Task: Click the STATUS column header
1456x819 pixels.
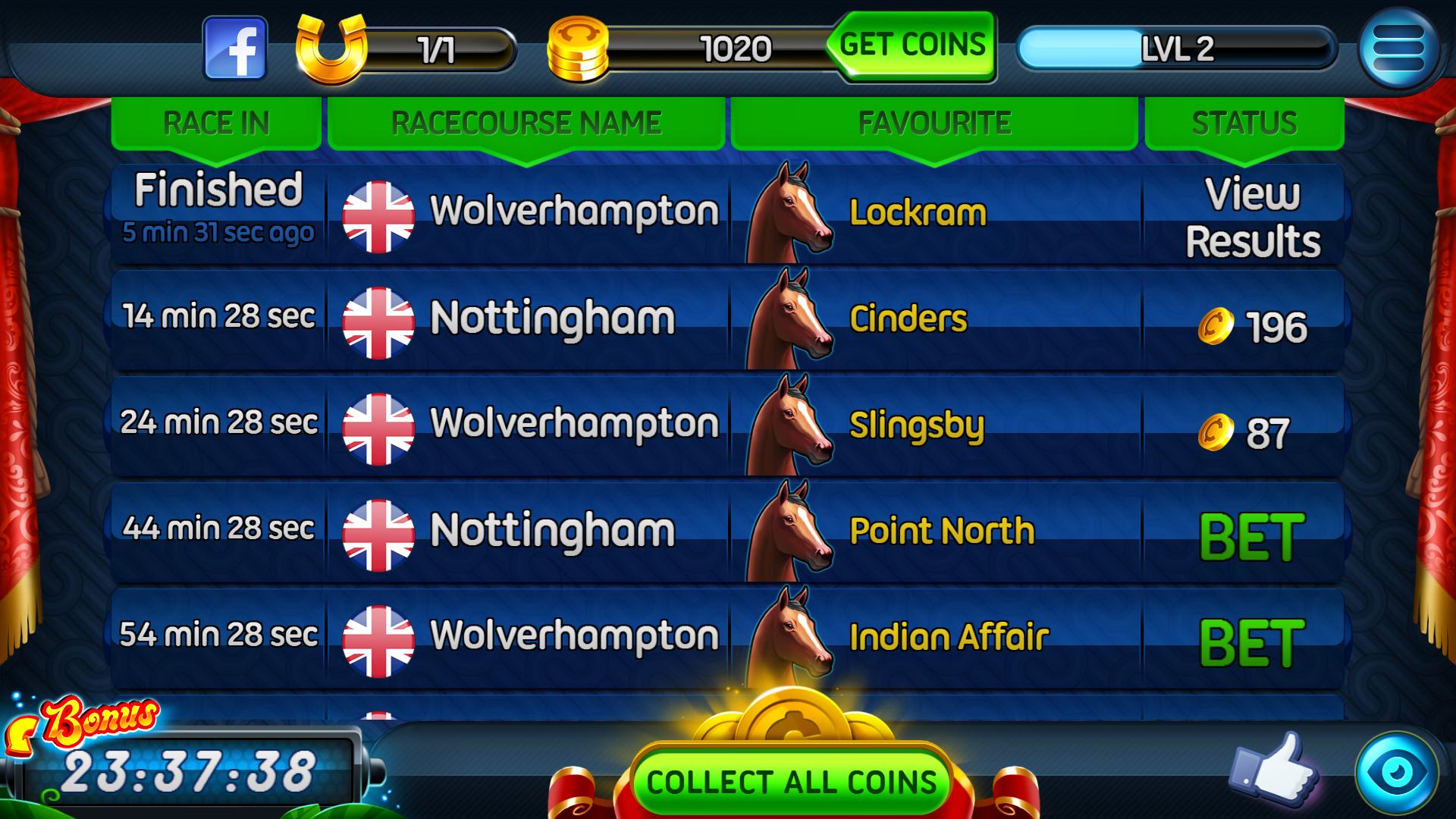Action: click(1244, 123)
